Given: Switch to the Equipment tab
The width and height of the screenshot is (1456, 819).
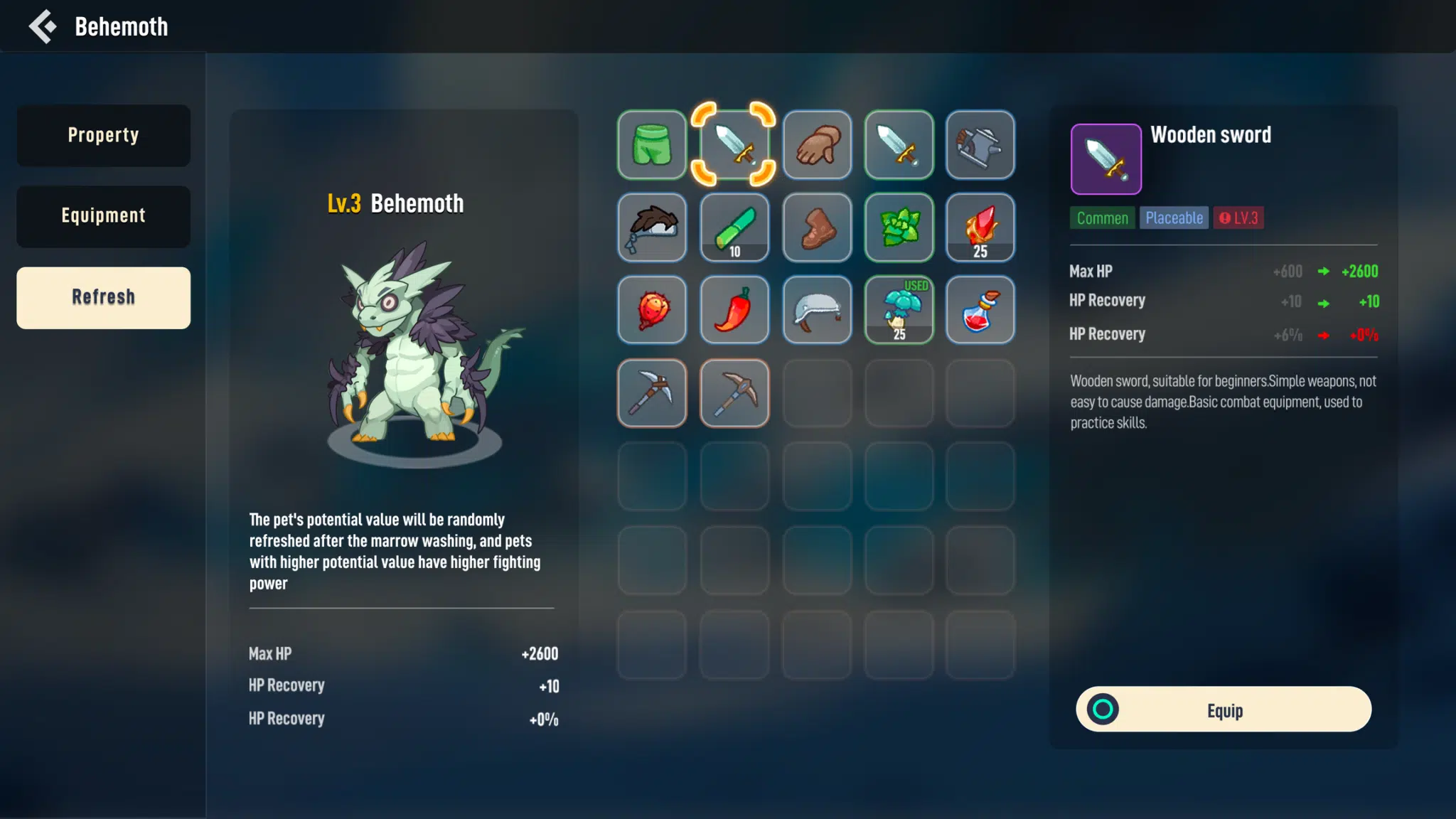Looking at the screenshot, I should pyautogui.click(x=104, y=217).
